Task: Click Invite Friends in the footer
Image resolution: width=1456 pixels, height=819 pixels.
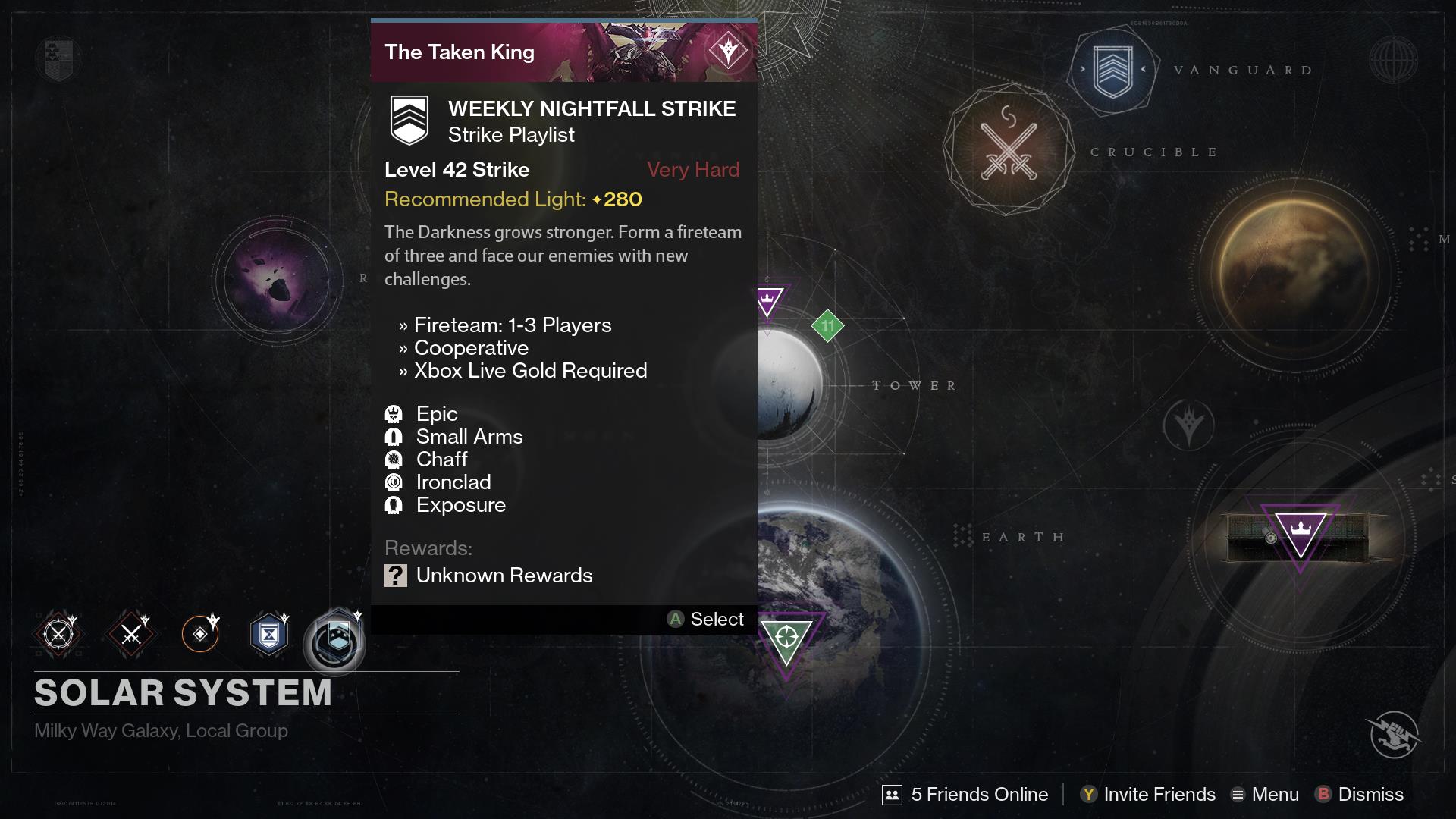Action: click(x=1148, y=794)
